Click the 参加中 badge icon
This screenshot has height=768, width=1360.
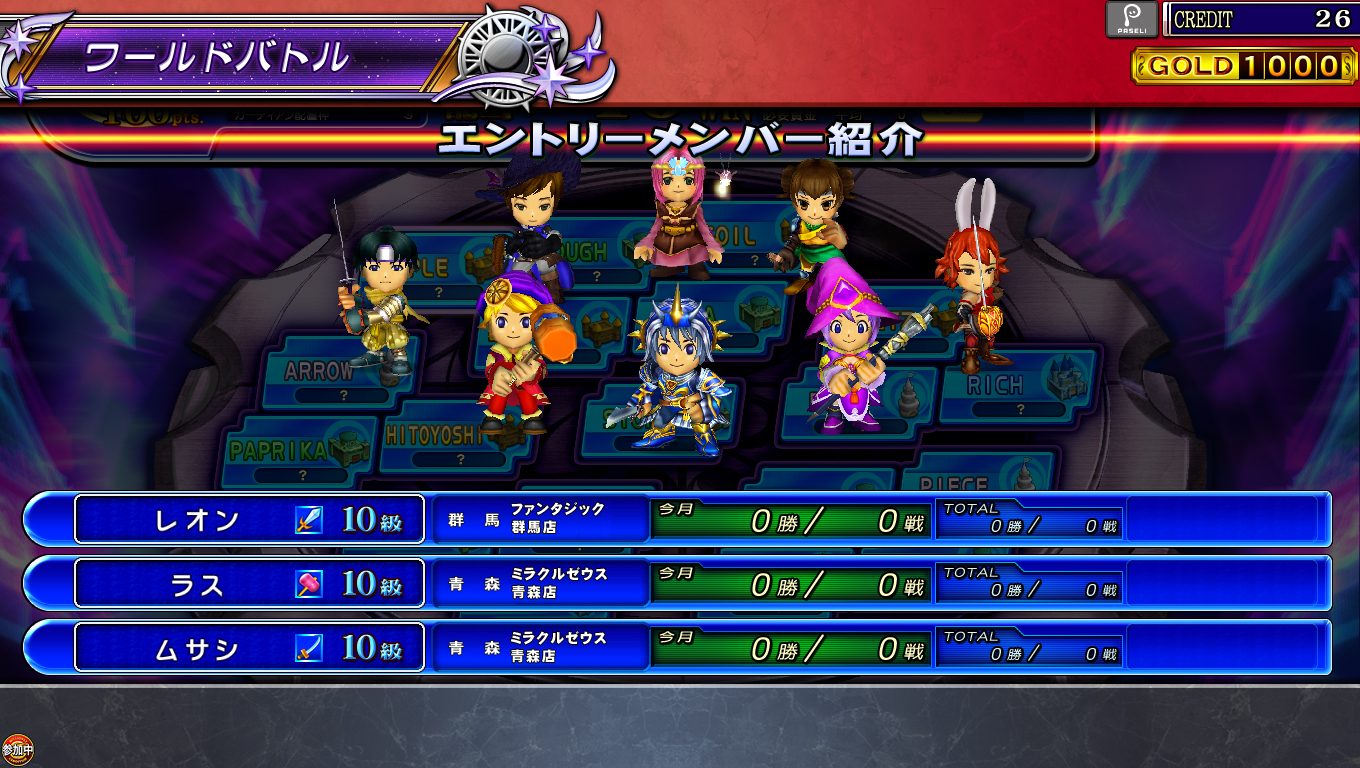click(17, 749)
